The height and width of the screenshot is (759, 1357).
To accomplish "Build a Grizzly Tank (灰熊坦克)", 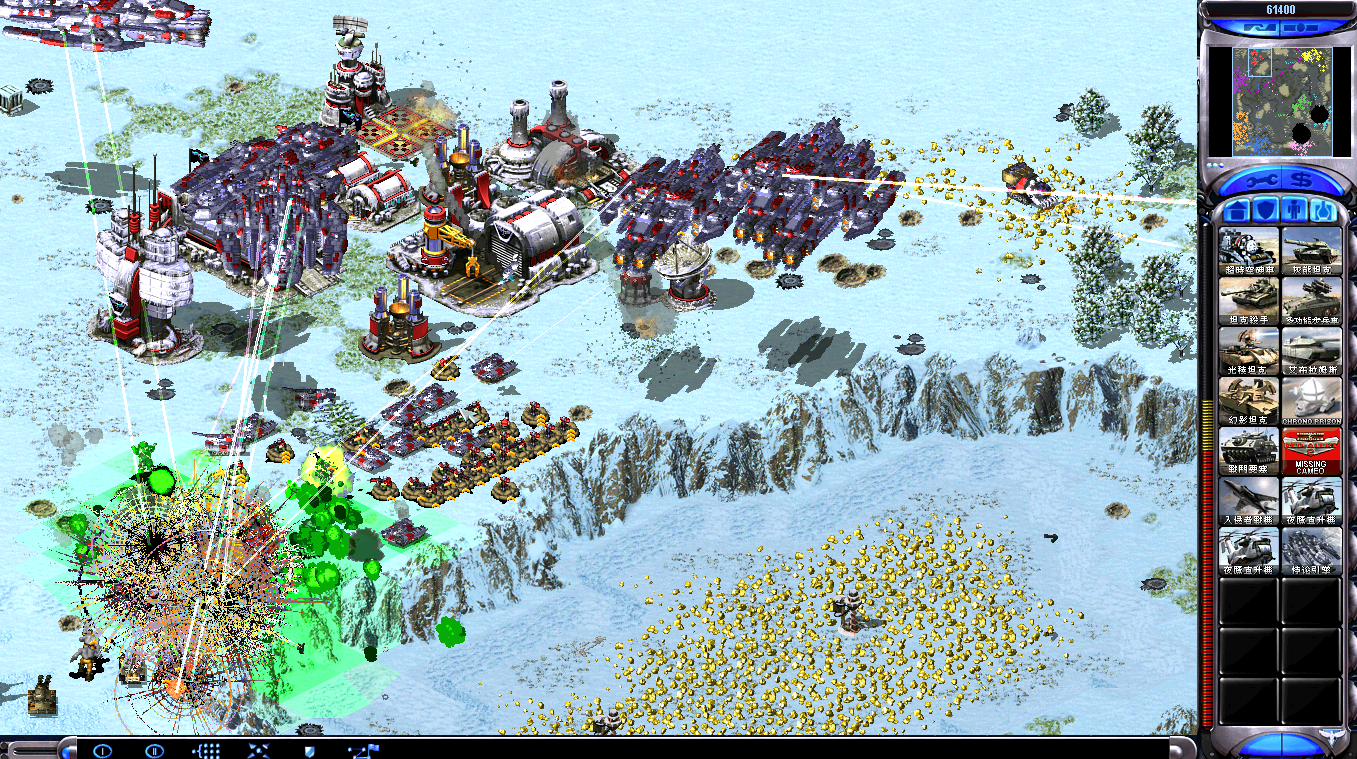I will (1311, 251).
